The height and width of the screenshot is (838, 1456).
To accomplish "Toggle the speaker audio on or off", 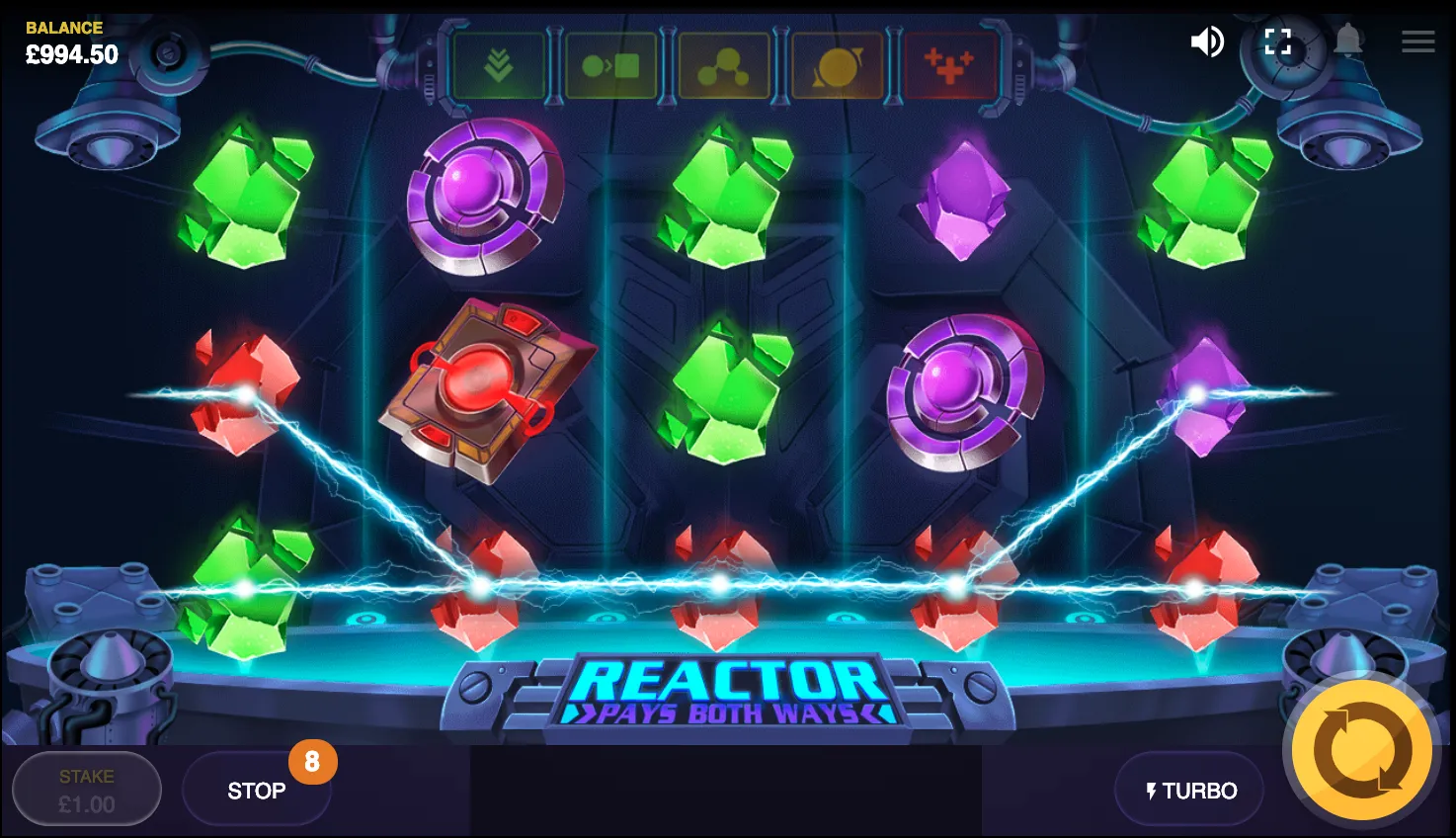I will point(1207,42).
